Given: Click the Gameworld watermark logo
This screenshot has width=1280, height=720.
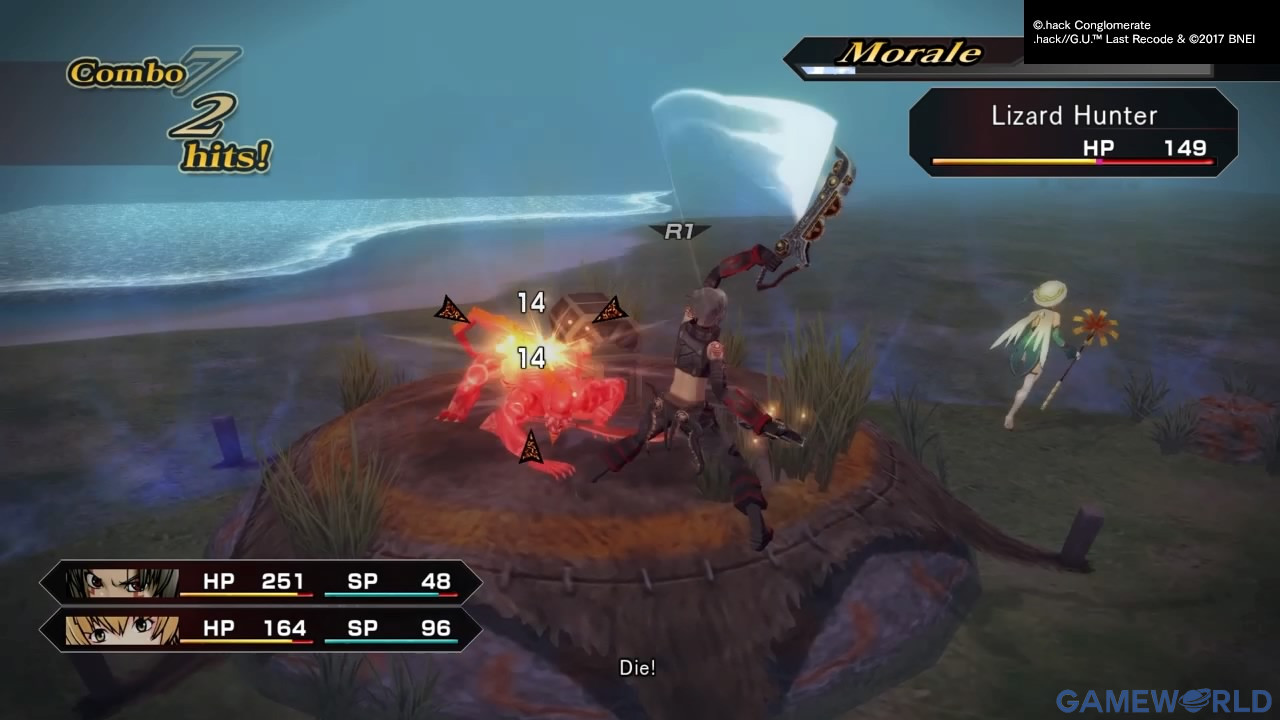Looking at the screenshot, I should (x=1163, y=701).
